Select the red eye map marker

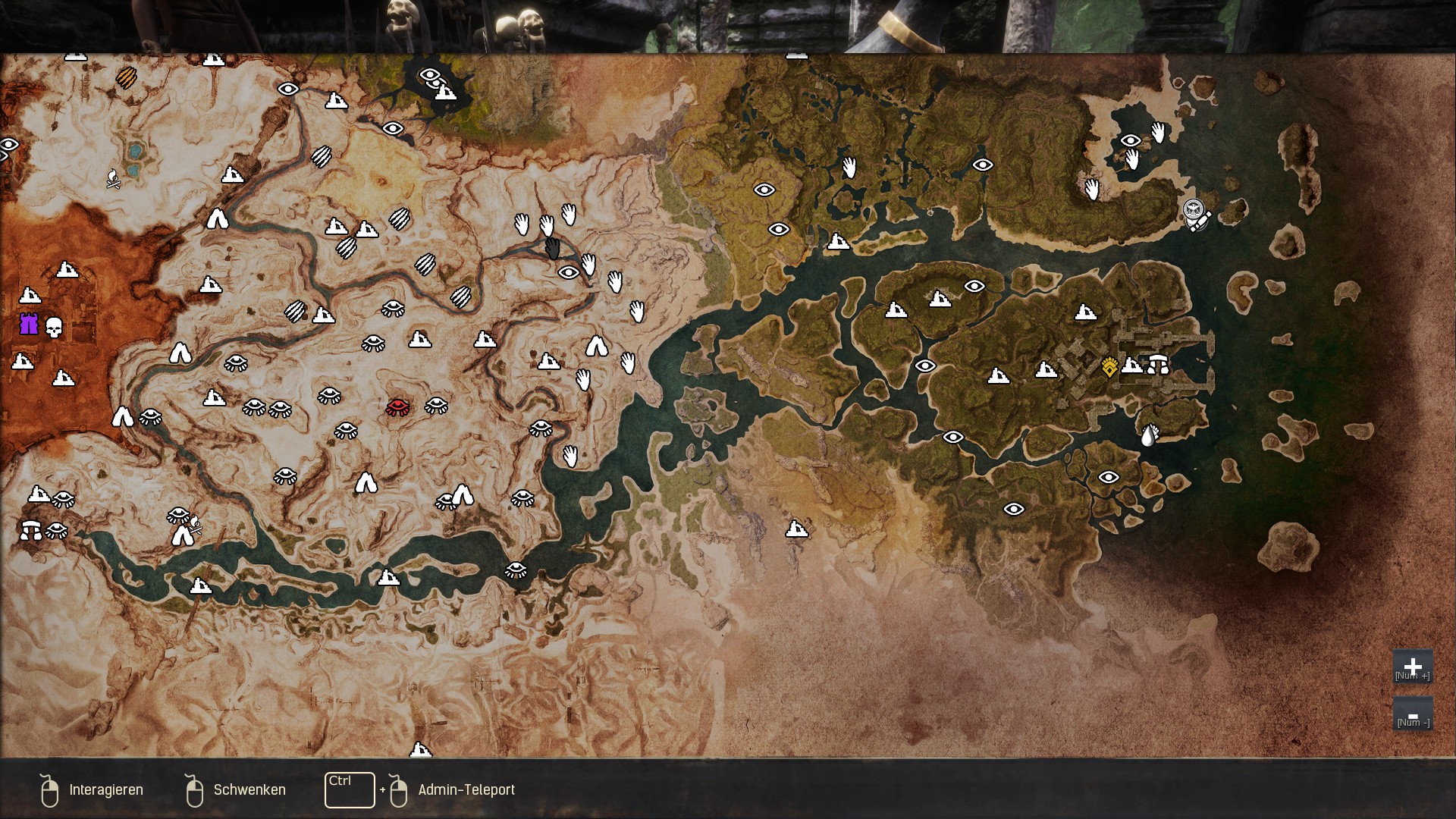tap(397, 407)
